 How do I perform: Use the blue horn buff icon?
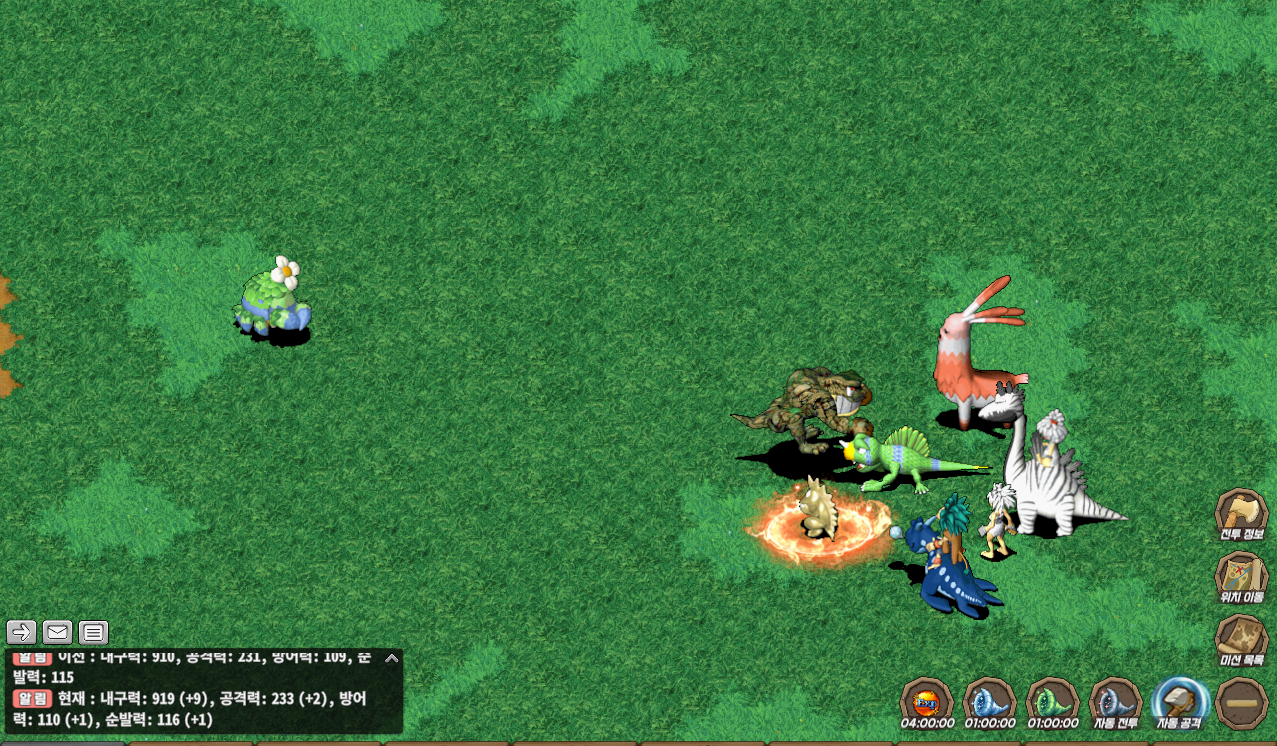point(989,700)
